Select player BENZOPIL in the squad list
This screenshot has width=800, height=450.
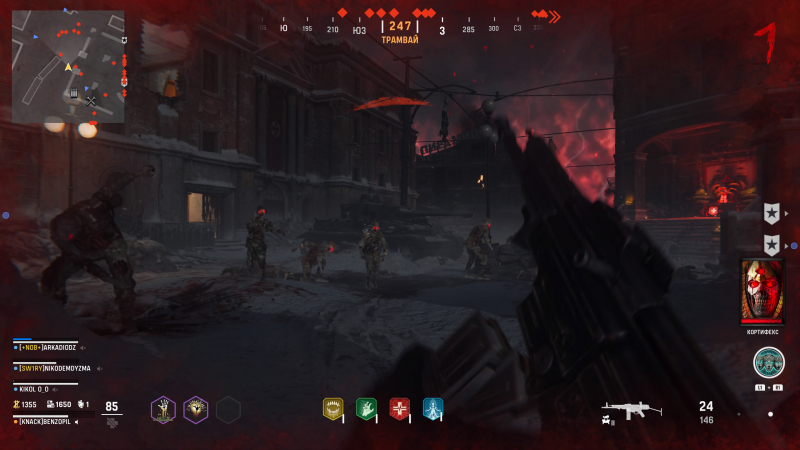[x=55, y=422]
